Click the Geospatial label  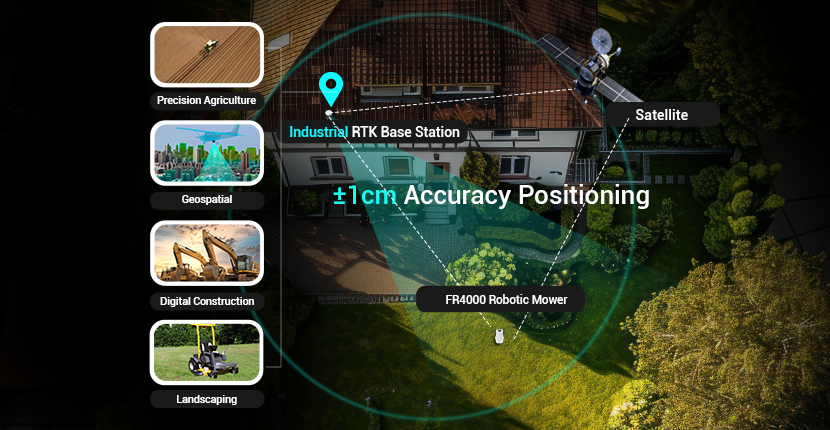coord(206,200)
